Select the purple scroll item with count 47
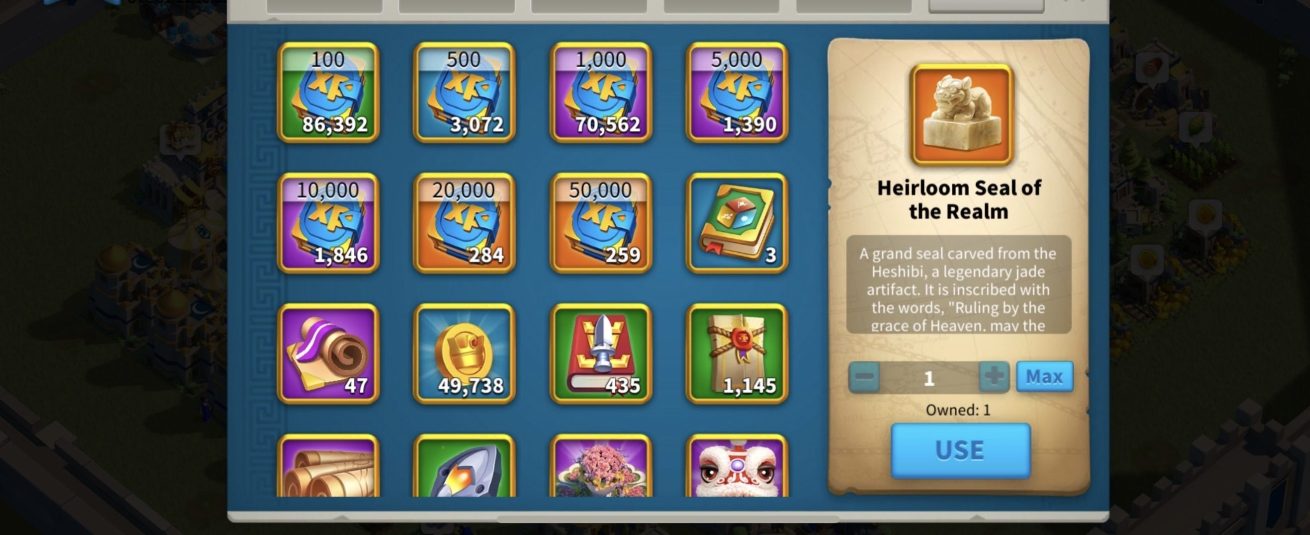 point(328,354)
